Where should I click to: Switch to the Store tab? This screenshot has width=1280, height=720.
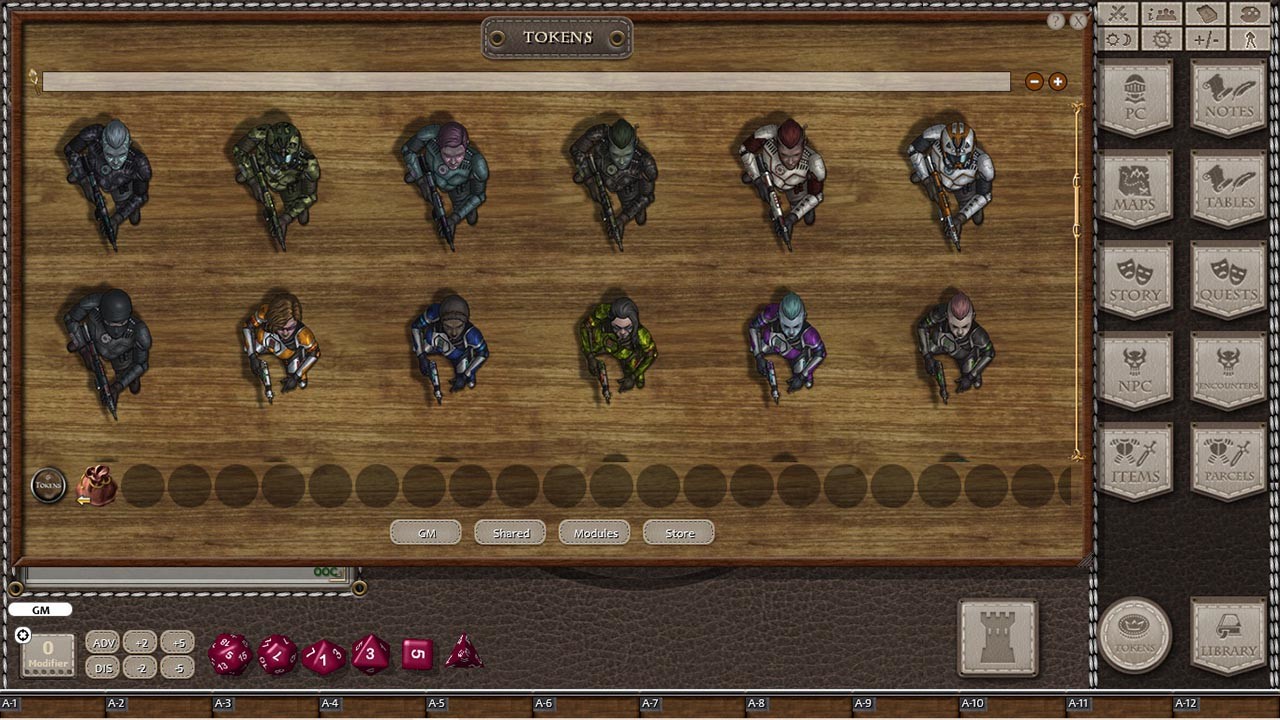tap(678, 533)
